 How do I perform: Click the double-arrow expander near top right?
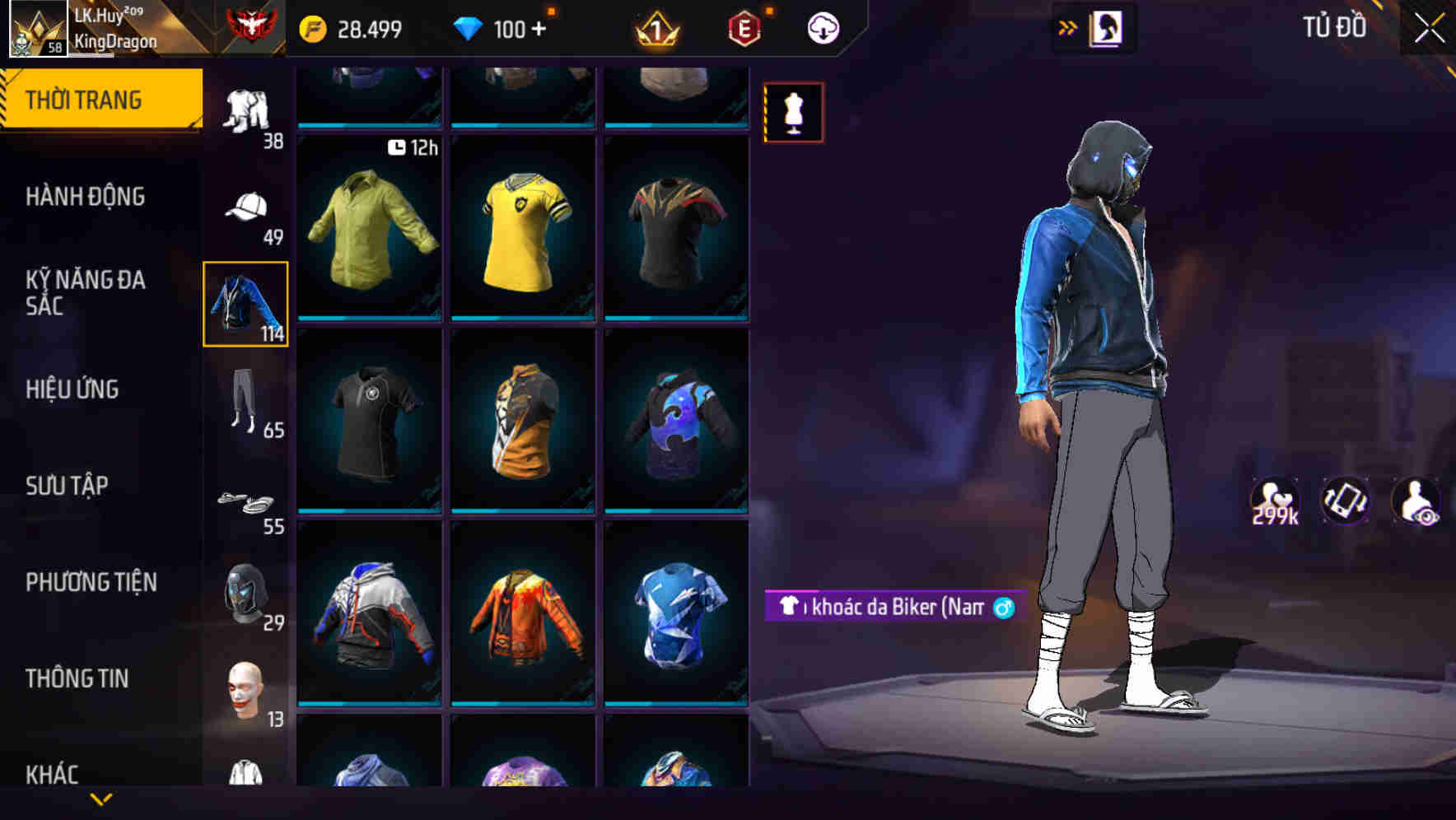[1067, 27]
